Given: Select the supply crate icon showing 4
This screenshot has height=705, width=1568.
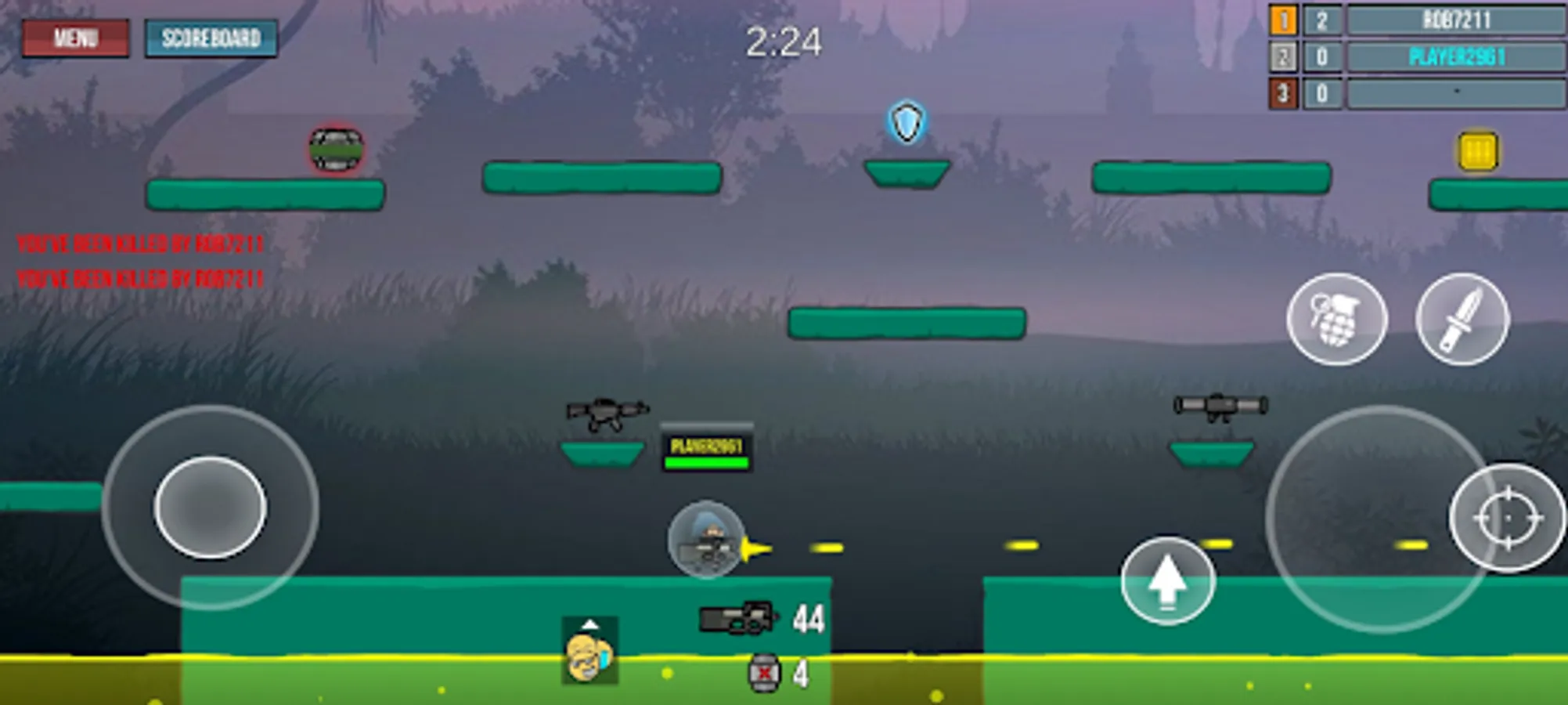Looking at the screenshot, I should pyautogui.click(x=762, y=672).
